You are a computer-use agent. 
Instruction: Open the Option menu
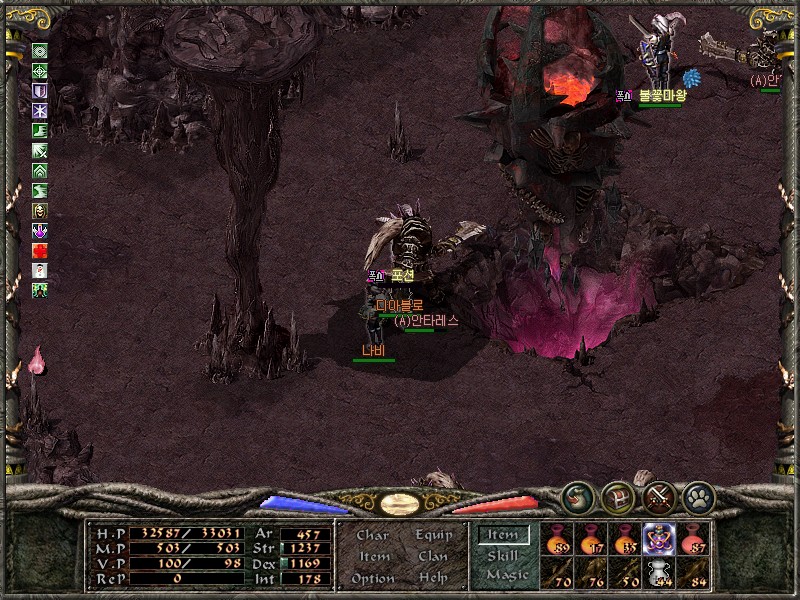(372, 578)
